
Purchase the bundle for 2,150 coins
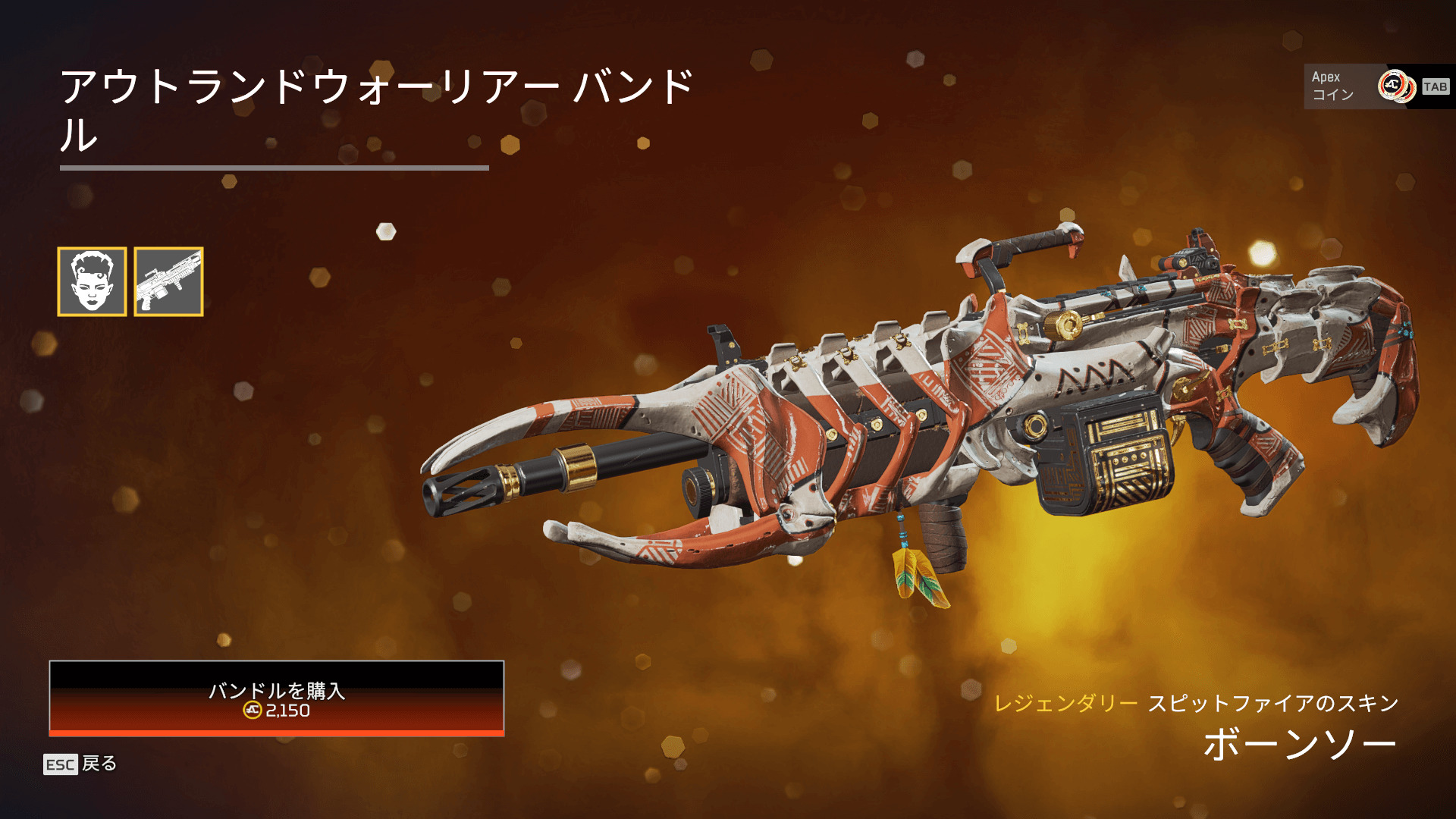tap(277, 698)
